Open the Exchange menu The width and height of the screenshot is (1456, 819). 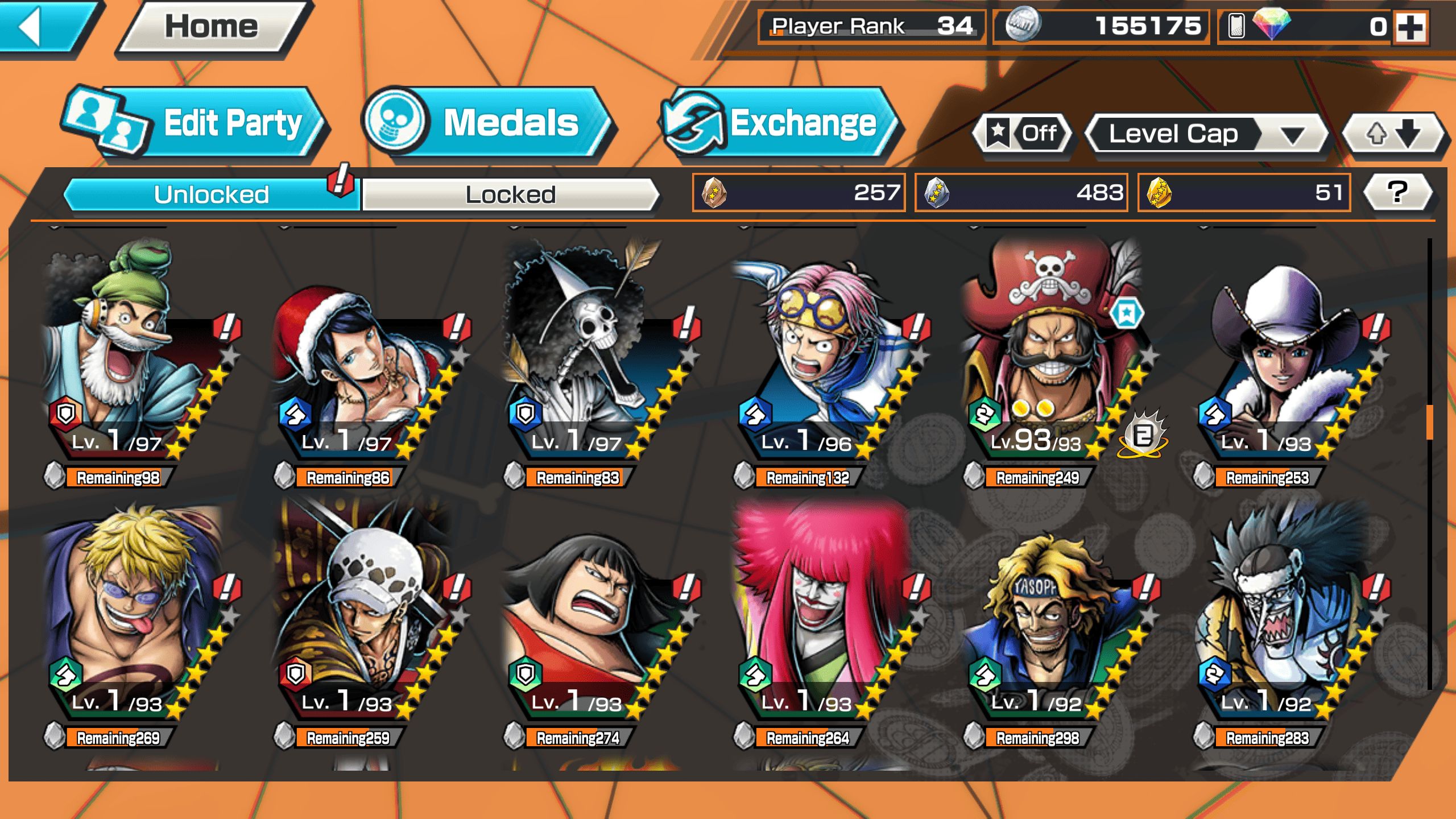[779, 123]
